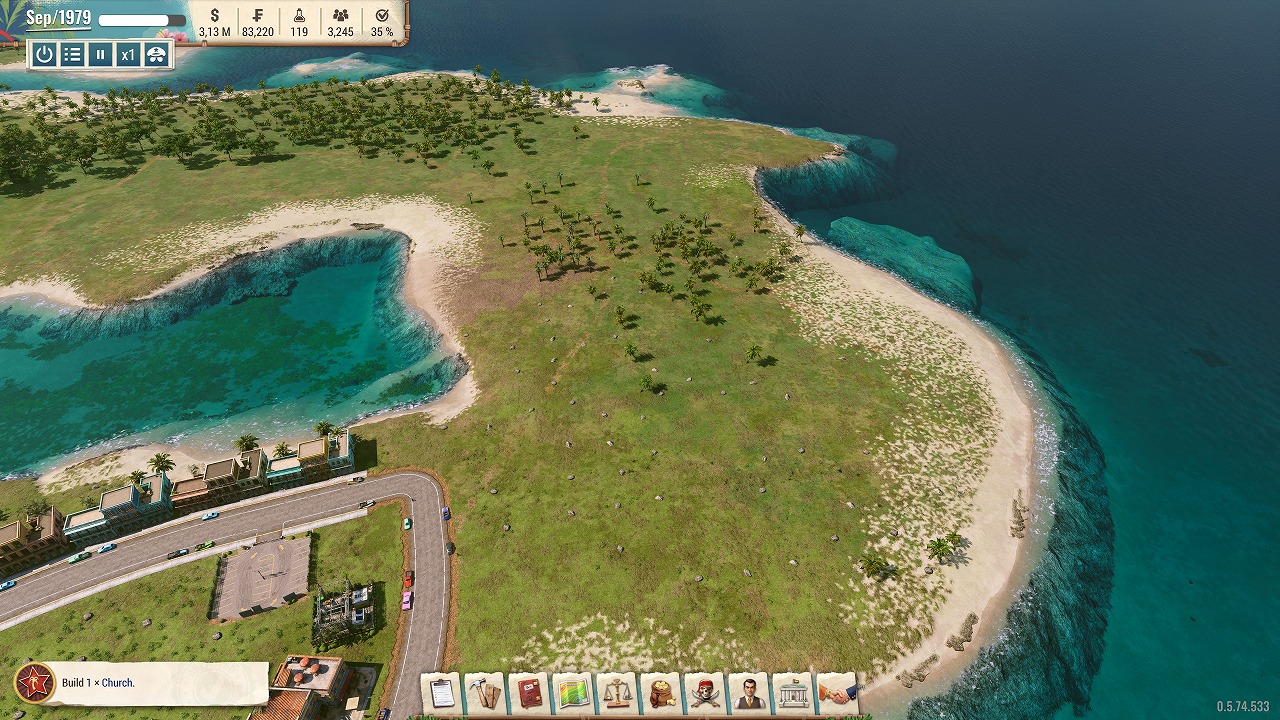
Task: Change the x1 game speed
Action: pyautogui.click(x=128, y=55)
